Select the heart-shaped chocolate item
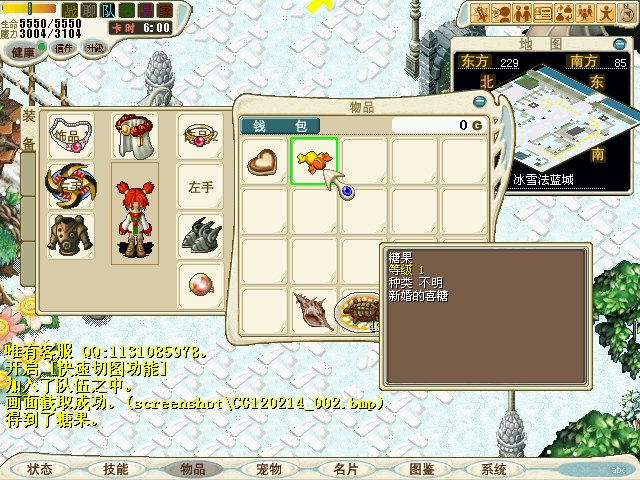Image resolution: width=640 pixels, height=480 pixels. pos(264,161)
